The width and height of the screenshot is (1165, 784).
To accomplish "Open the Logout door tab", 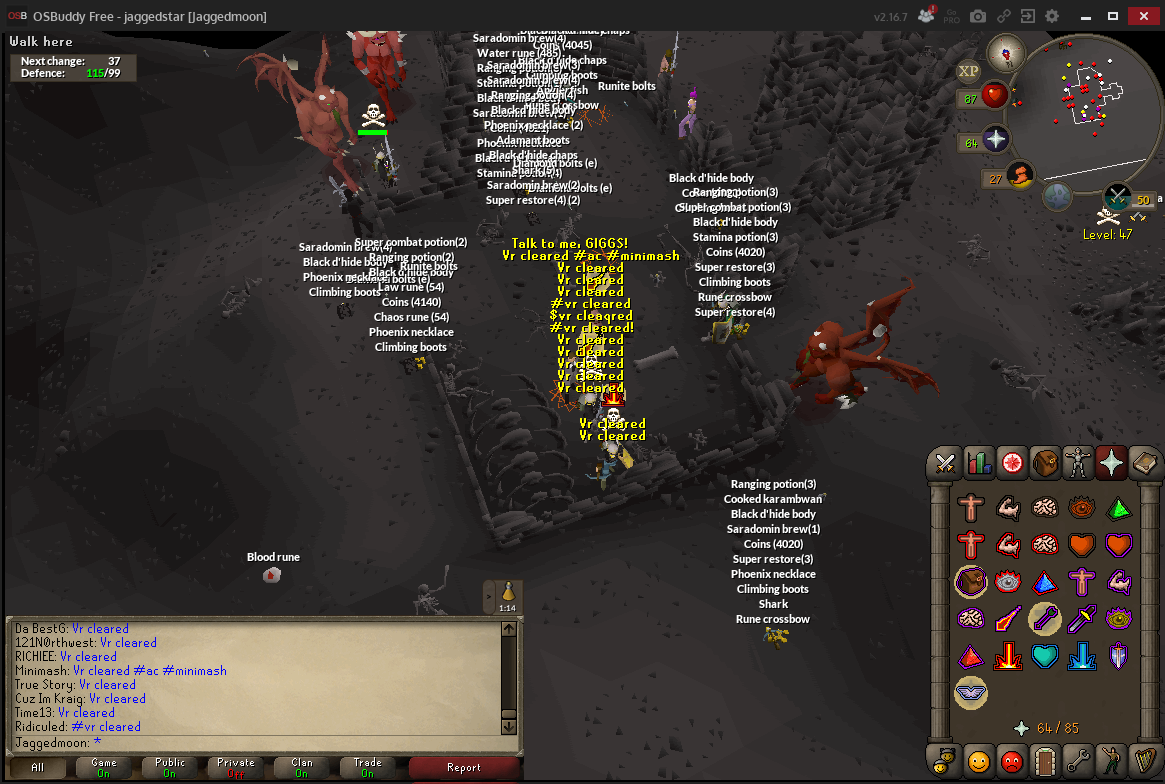I will click(1044, 761).
